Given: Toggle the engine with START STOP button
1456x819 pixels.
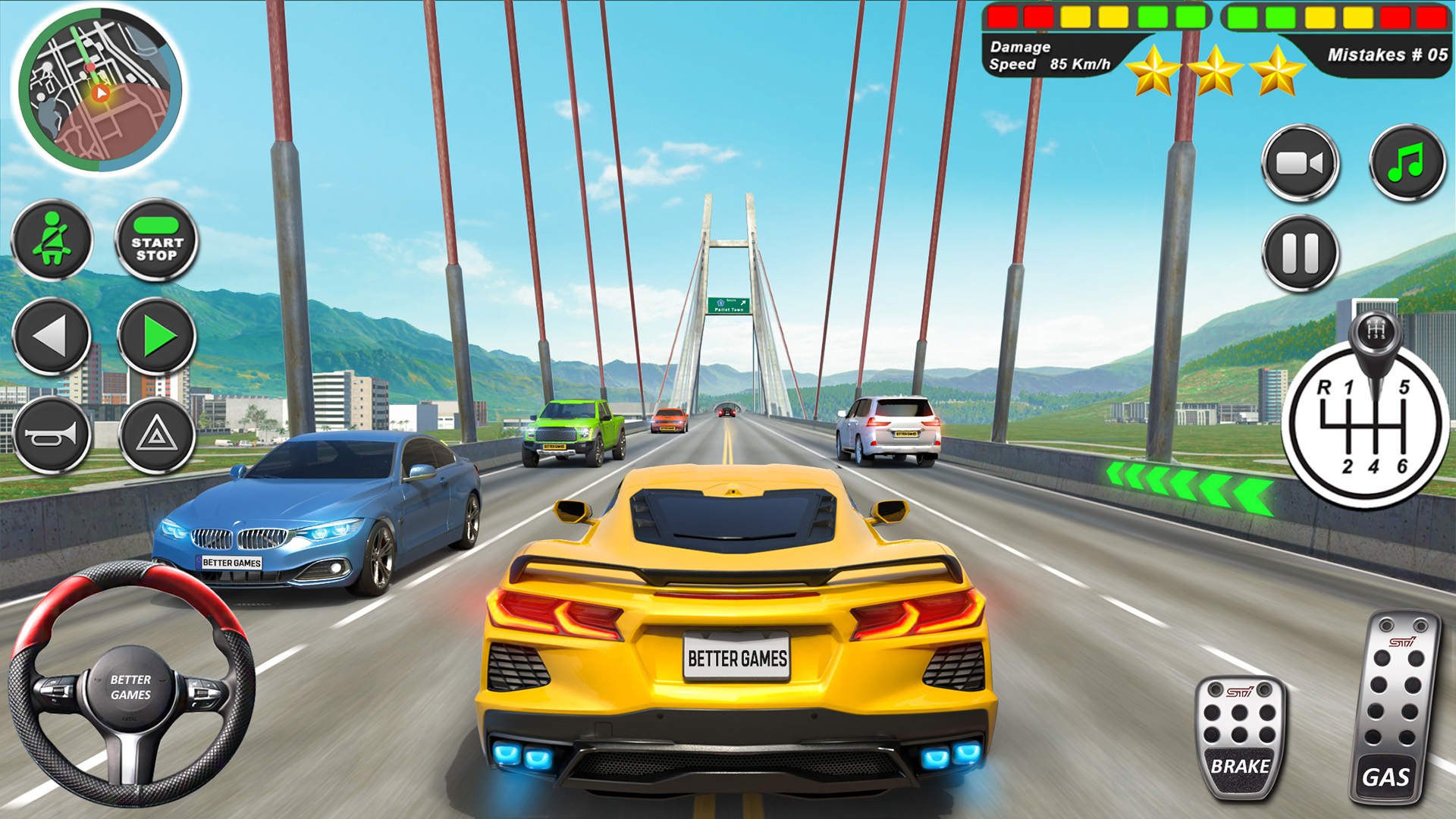Looking at the screenshot, I should [155, 240].
